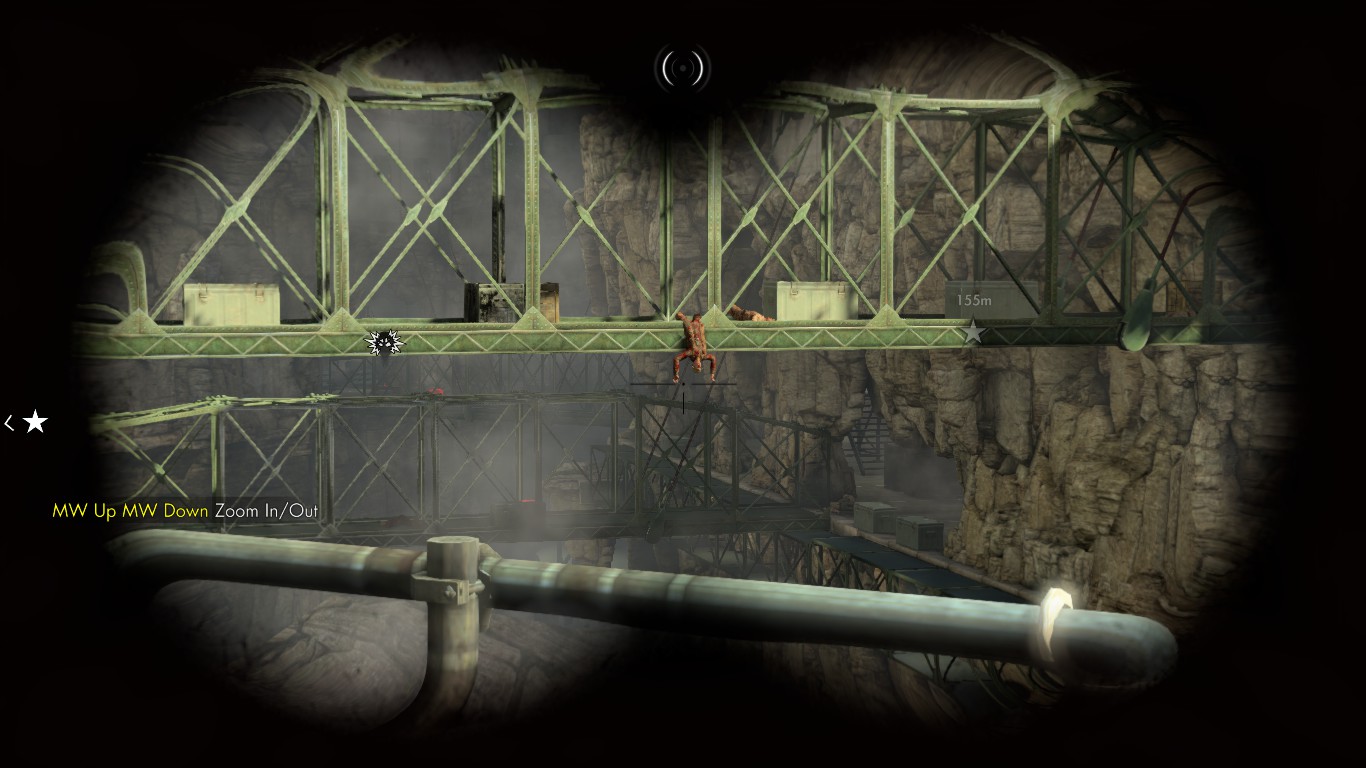Select the off-screen objective star indicator

(35, 422)
